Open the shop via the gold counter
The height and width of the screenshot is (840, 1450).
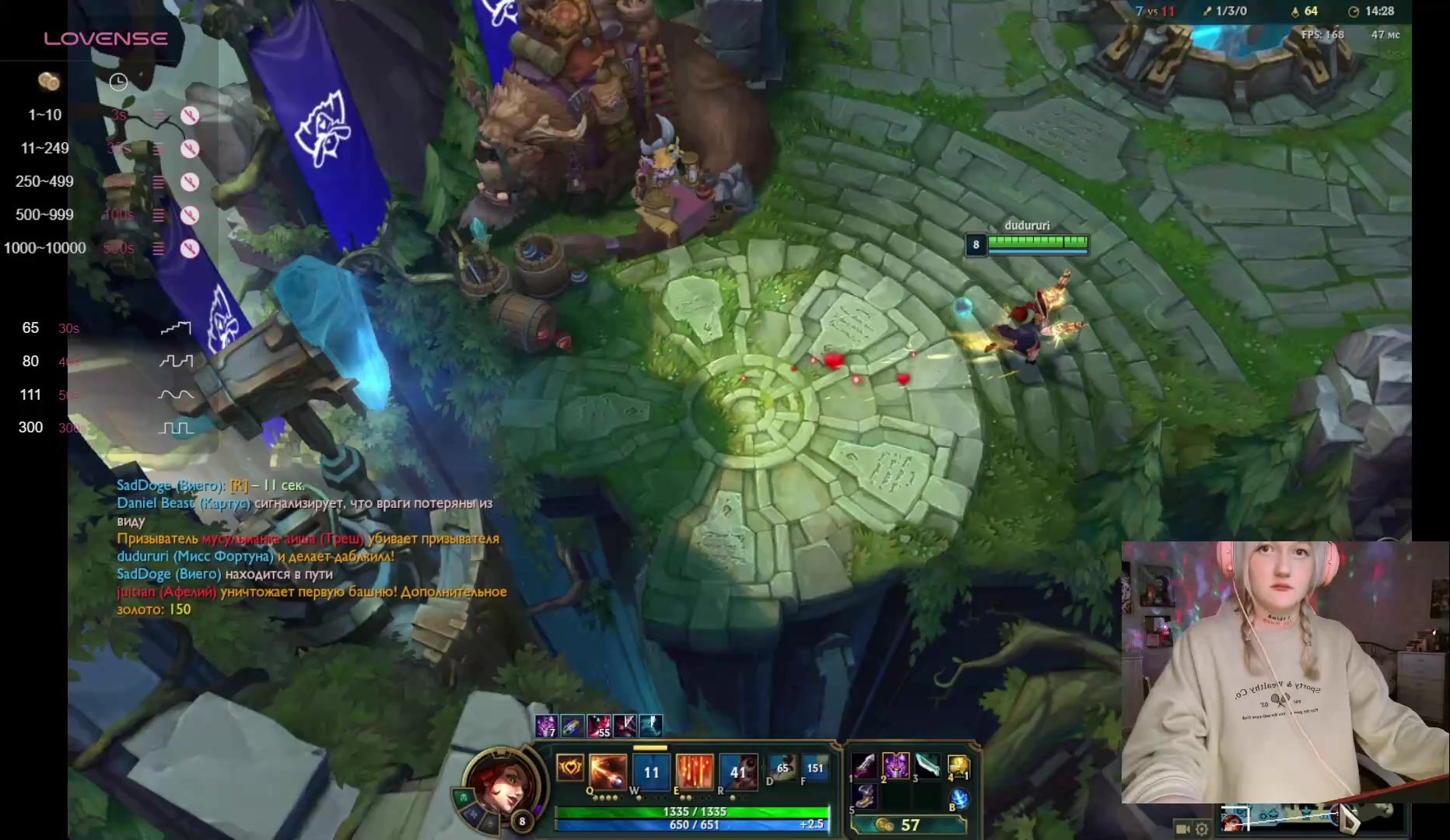(908, 824)
